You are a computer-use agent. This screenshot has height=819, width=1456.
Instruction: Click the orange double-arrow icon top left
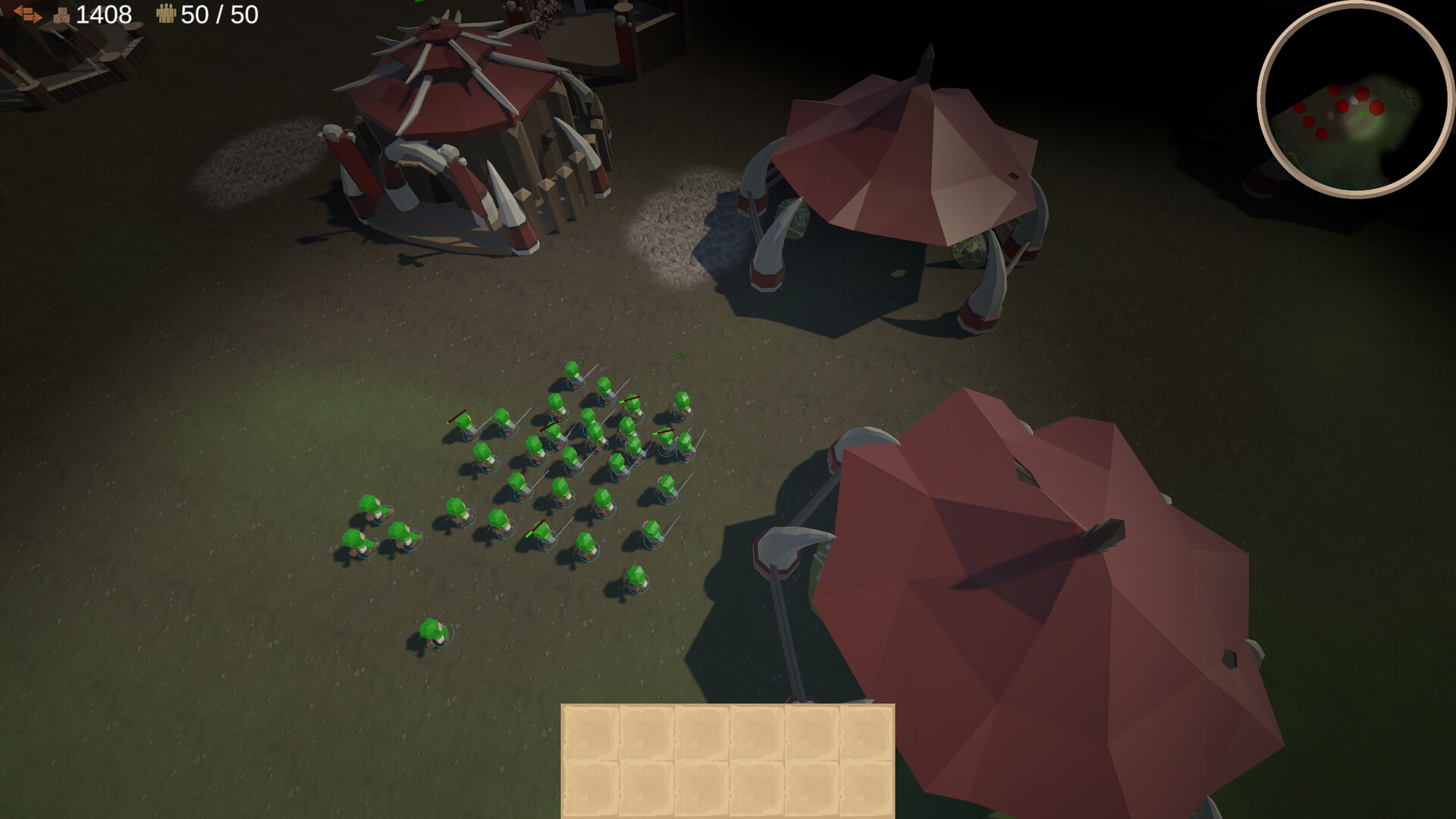(x=29, y=13)
